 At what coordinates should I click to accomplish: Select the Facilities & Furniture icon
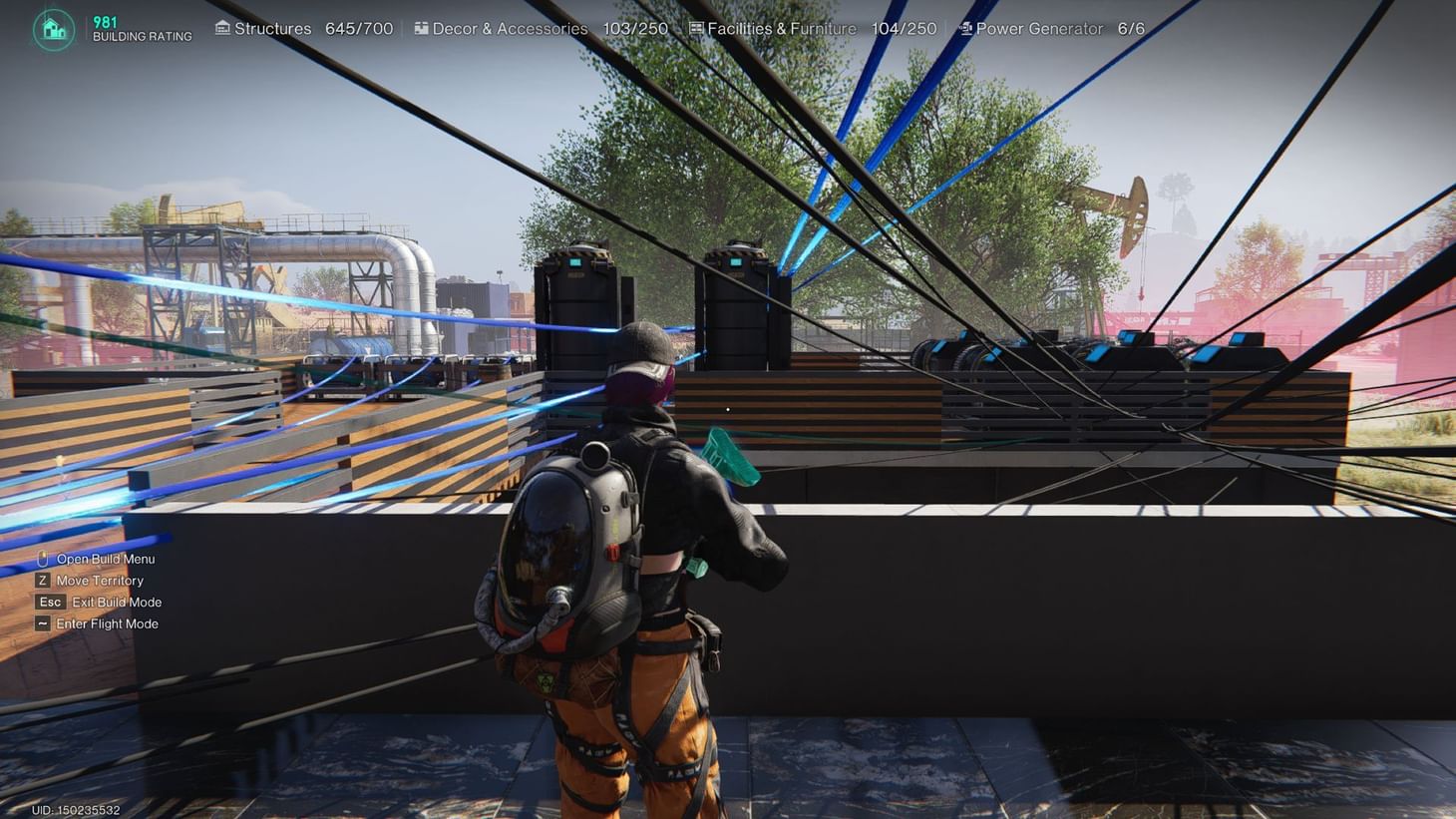695,28
